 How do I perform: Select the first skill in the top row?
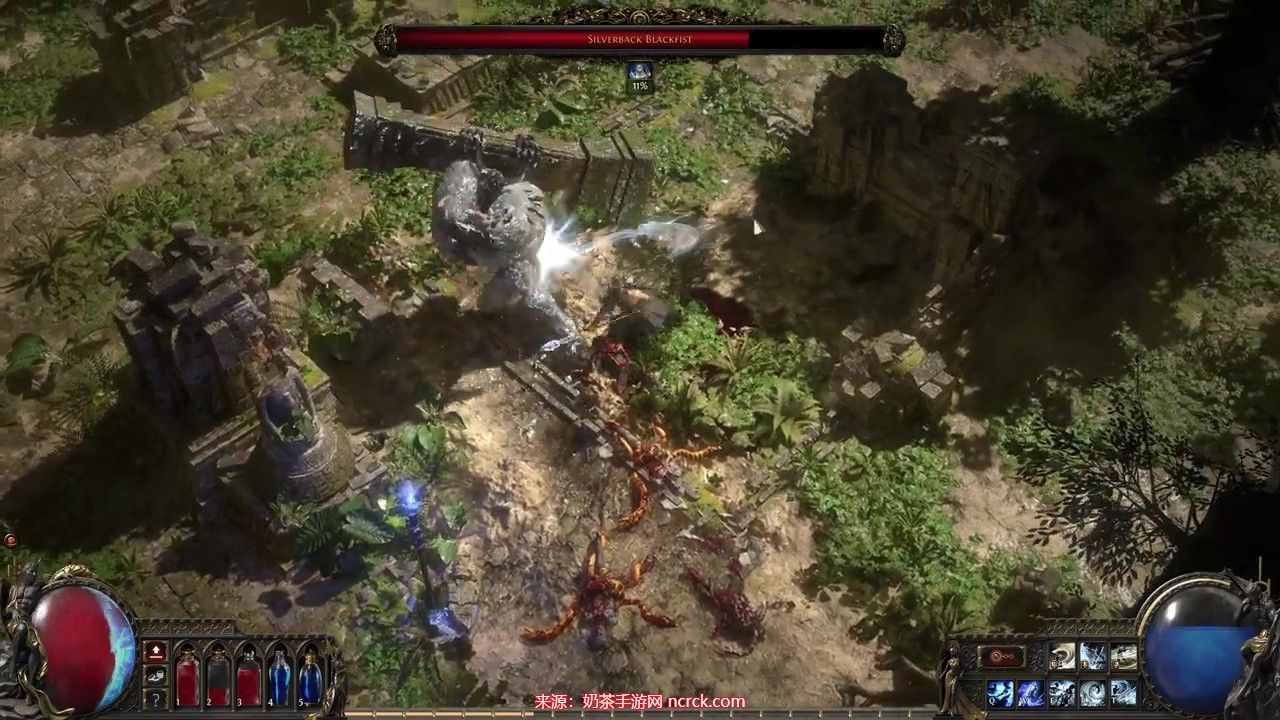pos(1062,657)
